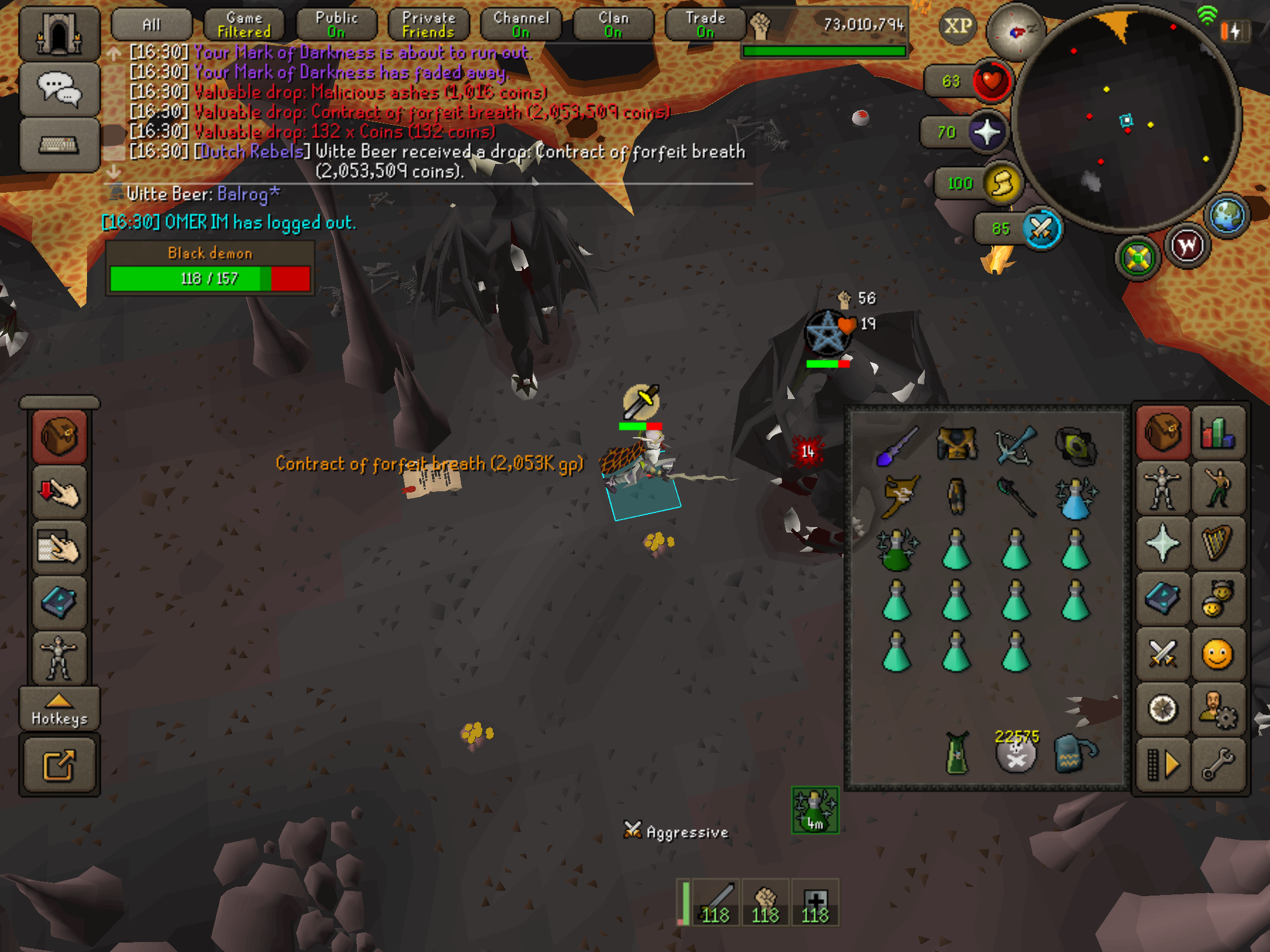The width and height of the screenshot is (1270, 952).
Task: Open the prayer tab star icon
Action: tap(1162, 544)
